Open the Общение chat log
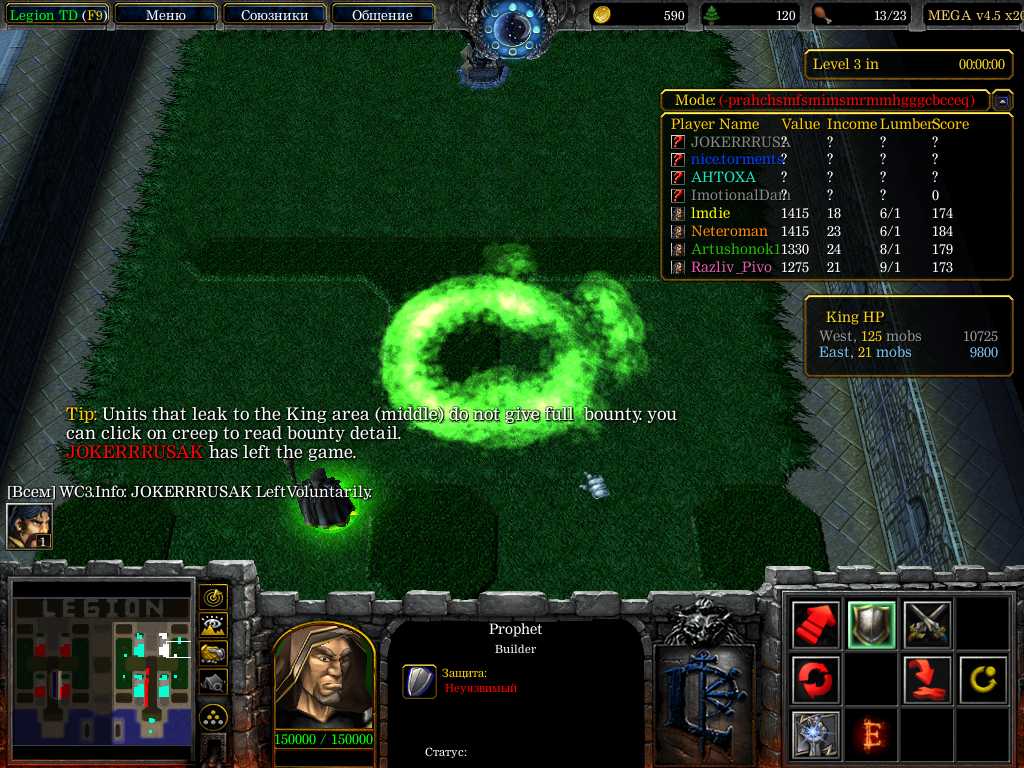1024x768 pixels. point(382,15)
